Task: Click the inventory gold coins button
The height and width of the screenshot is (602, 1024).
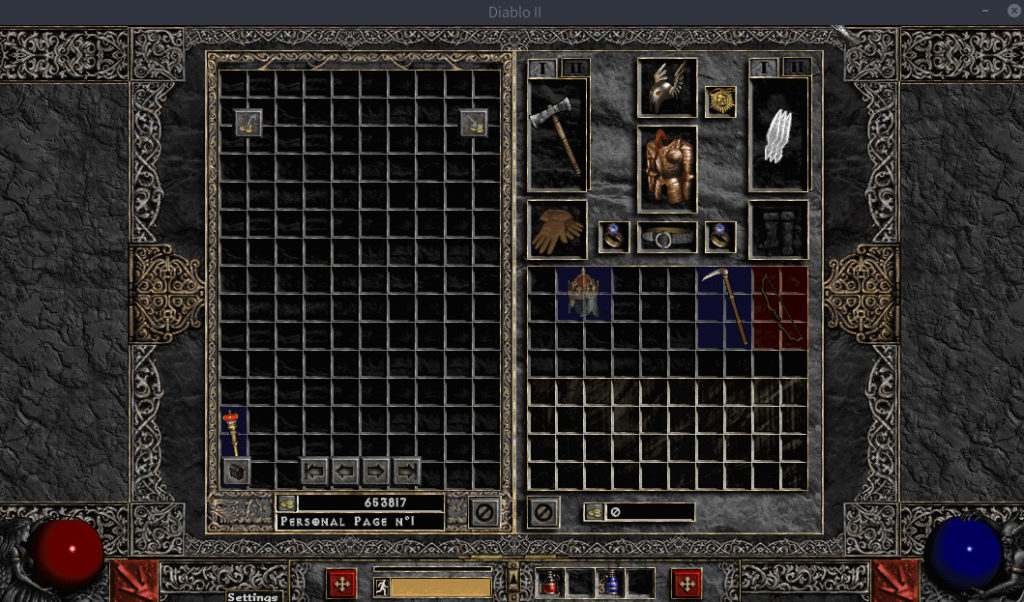Action: click(x=594, y=512)
